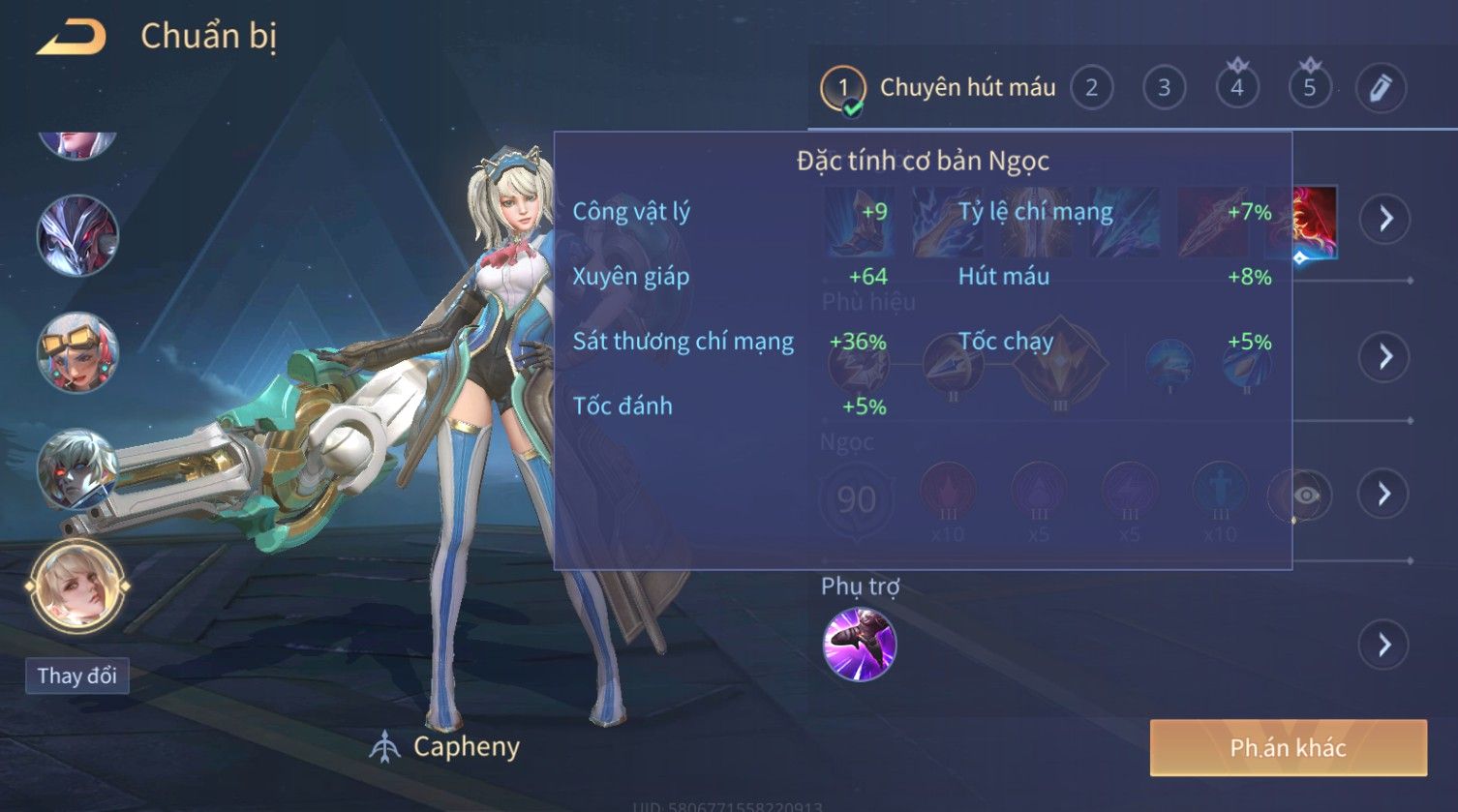Go back using the return arrow
The image size is (1458, 812).
(x=72, y=38)
